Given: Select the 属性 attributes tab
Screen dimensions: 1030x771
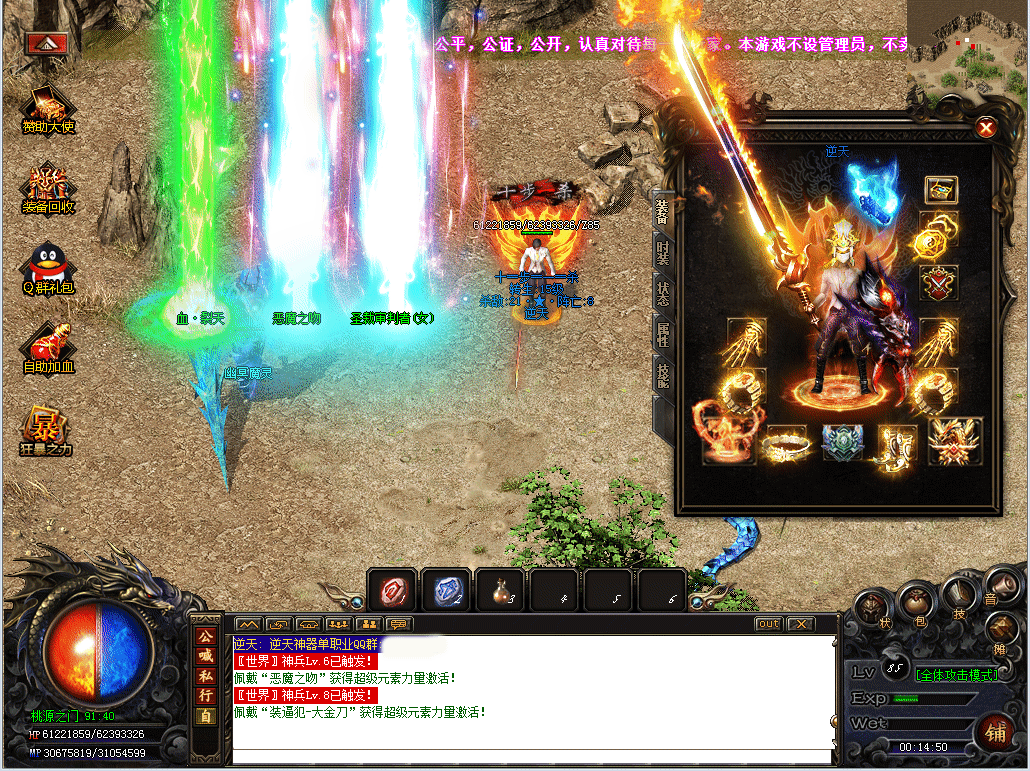Looking at the screenshot, I should tap(662, 335).
